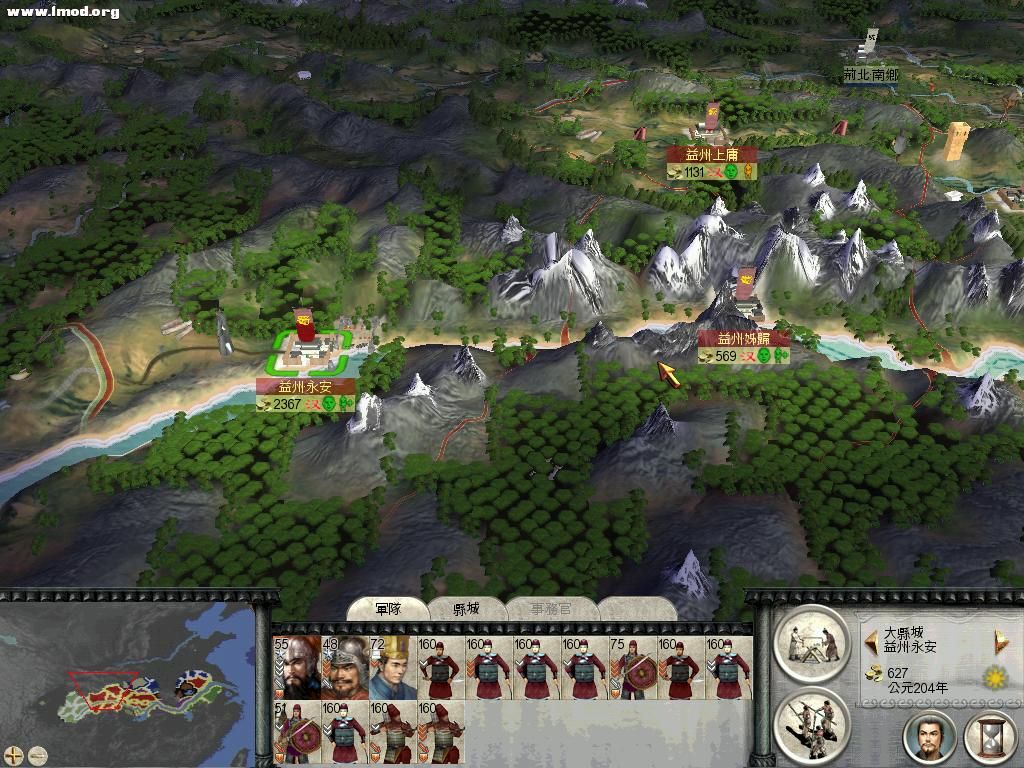The height and width of the screenshot is (768, 1024).
Task: Open the 縣城 settlement tab
Action: pos(467,609)
